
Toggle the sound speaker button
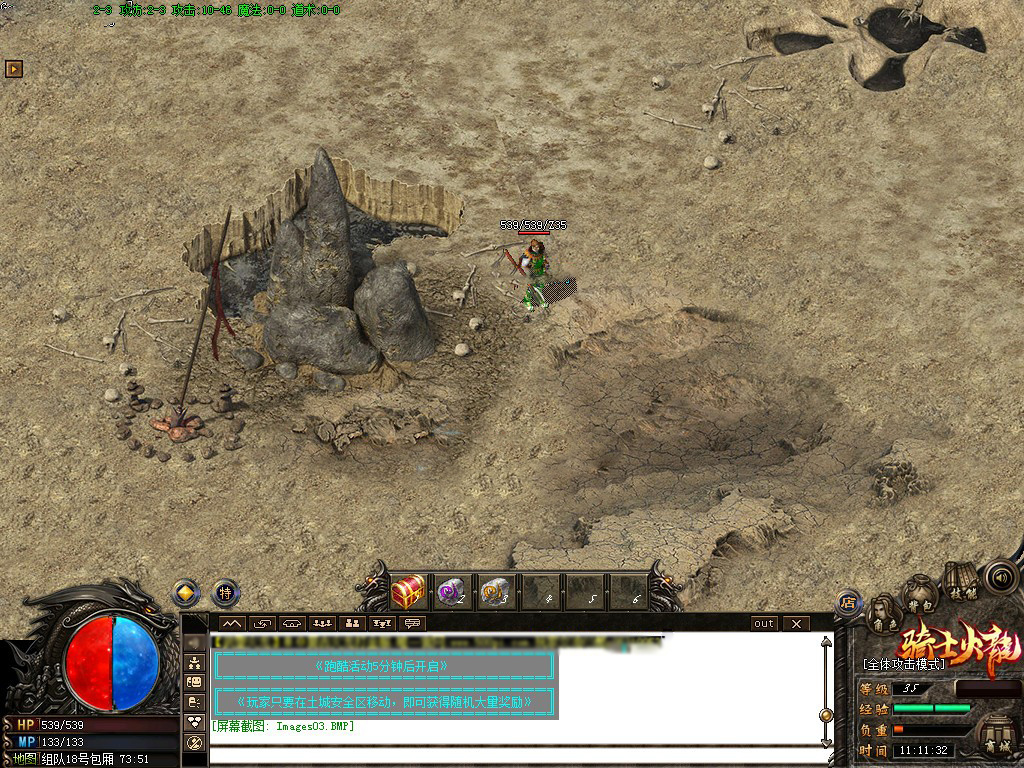[x=1000, y=576]
